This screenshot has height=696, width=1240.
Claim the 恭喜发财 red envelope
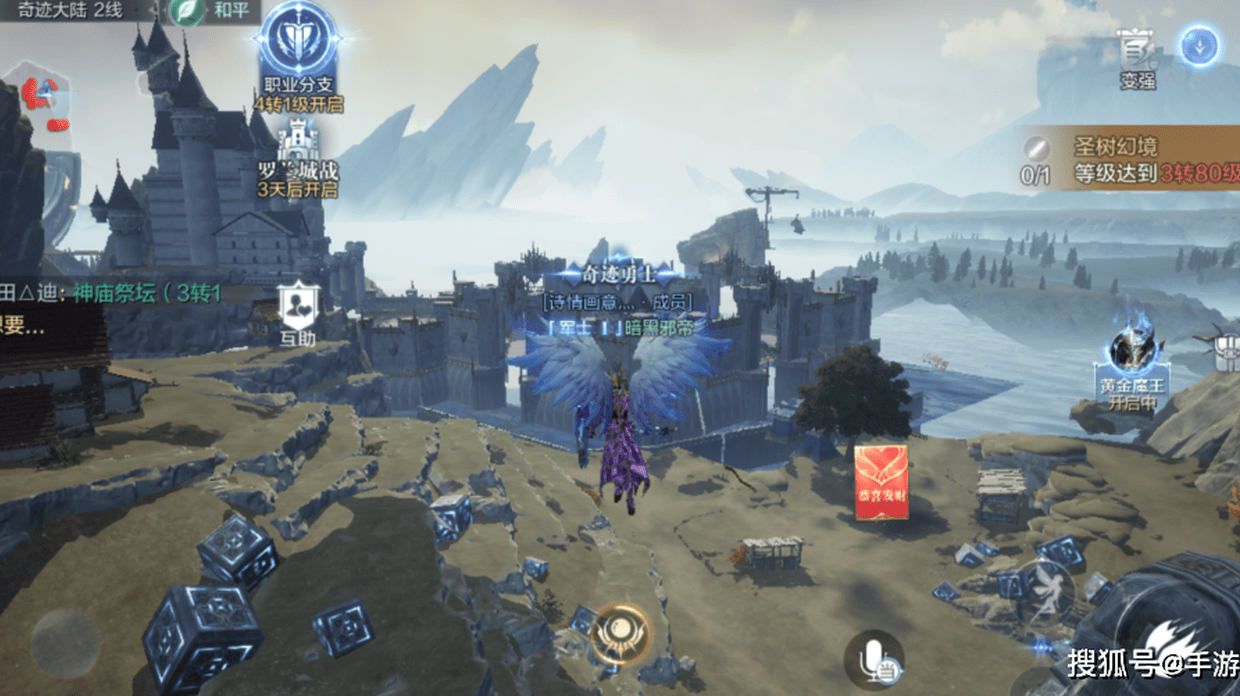coord(881,482)
